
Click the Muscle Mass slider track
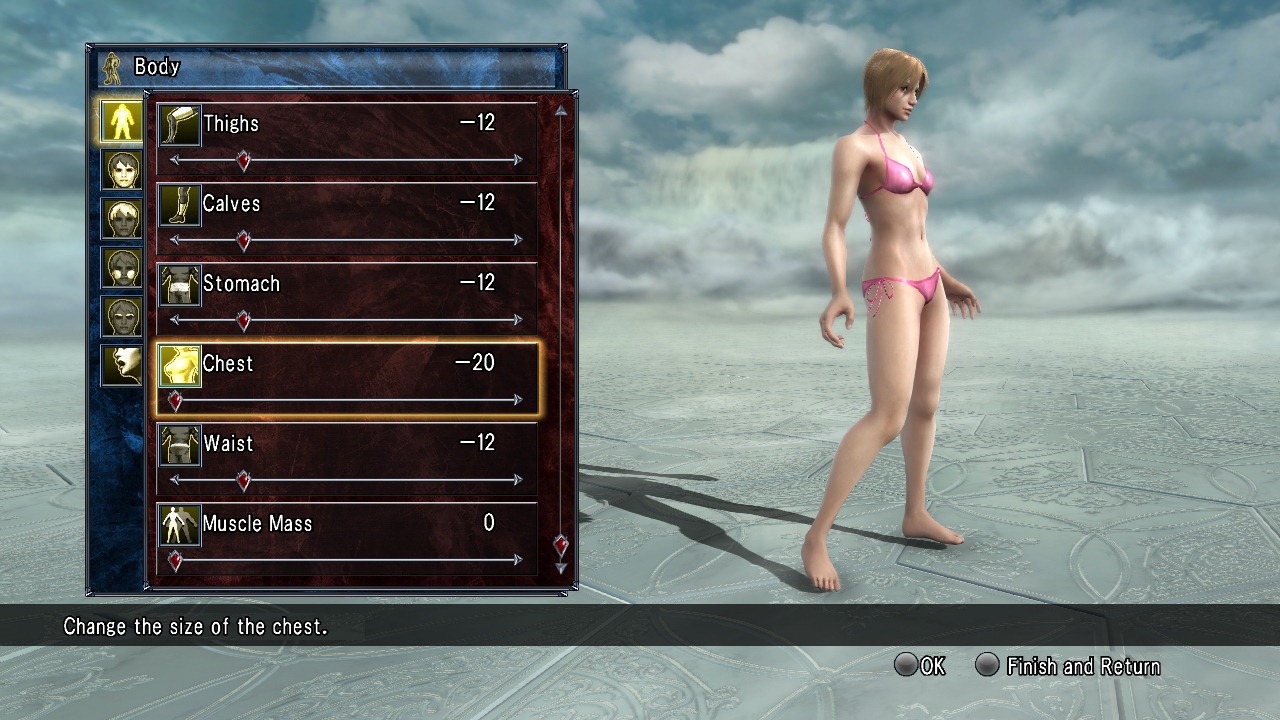click(x=380, y=560)
